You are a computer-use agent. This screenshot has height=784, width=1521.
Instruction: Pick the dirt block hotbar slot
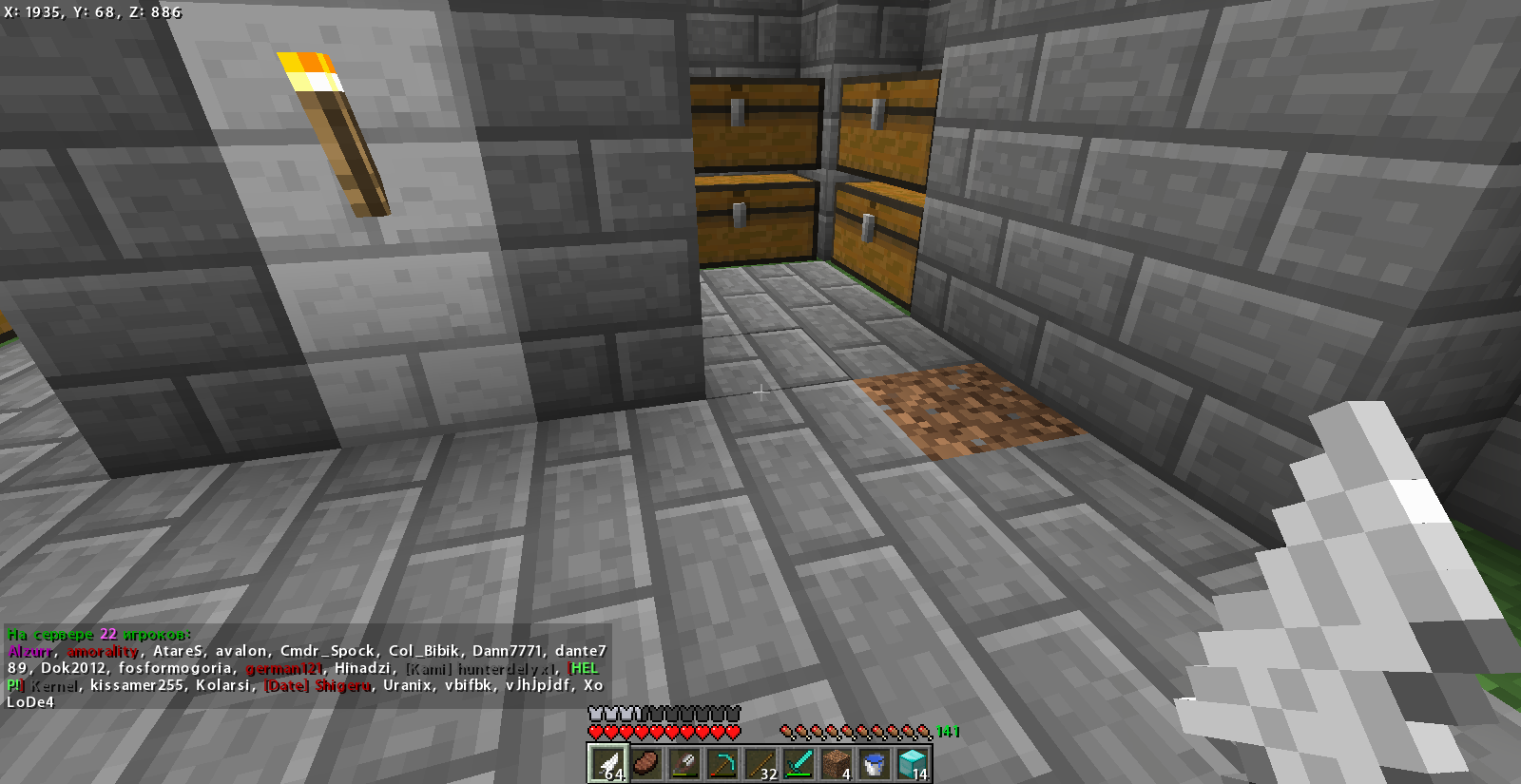pos(836,763)
